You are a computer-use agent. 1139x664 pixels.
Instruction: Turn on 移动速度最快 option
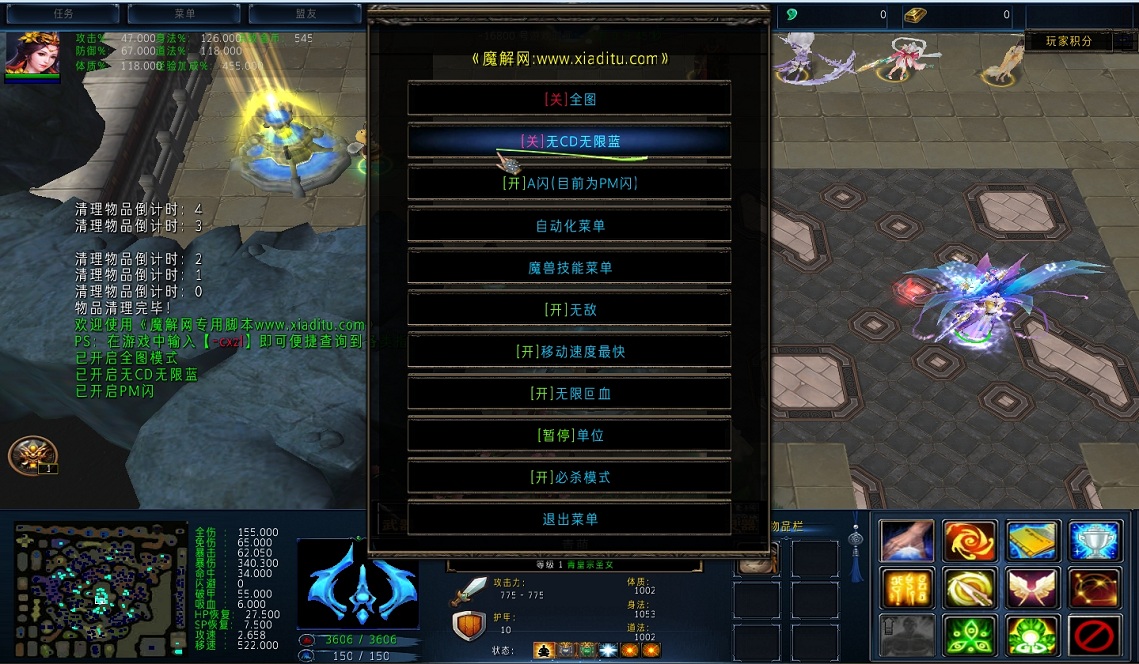click(x=569, y=351)
